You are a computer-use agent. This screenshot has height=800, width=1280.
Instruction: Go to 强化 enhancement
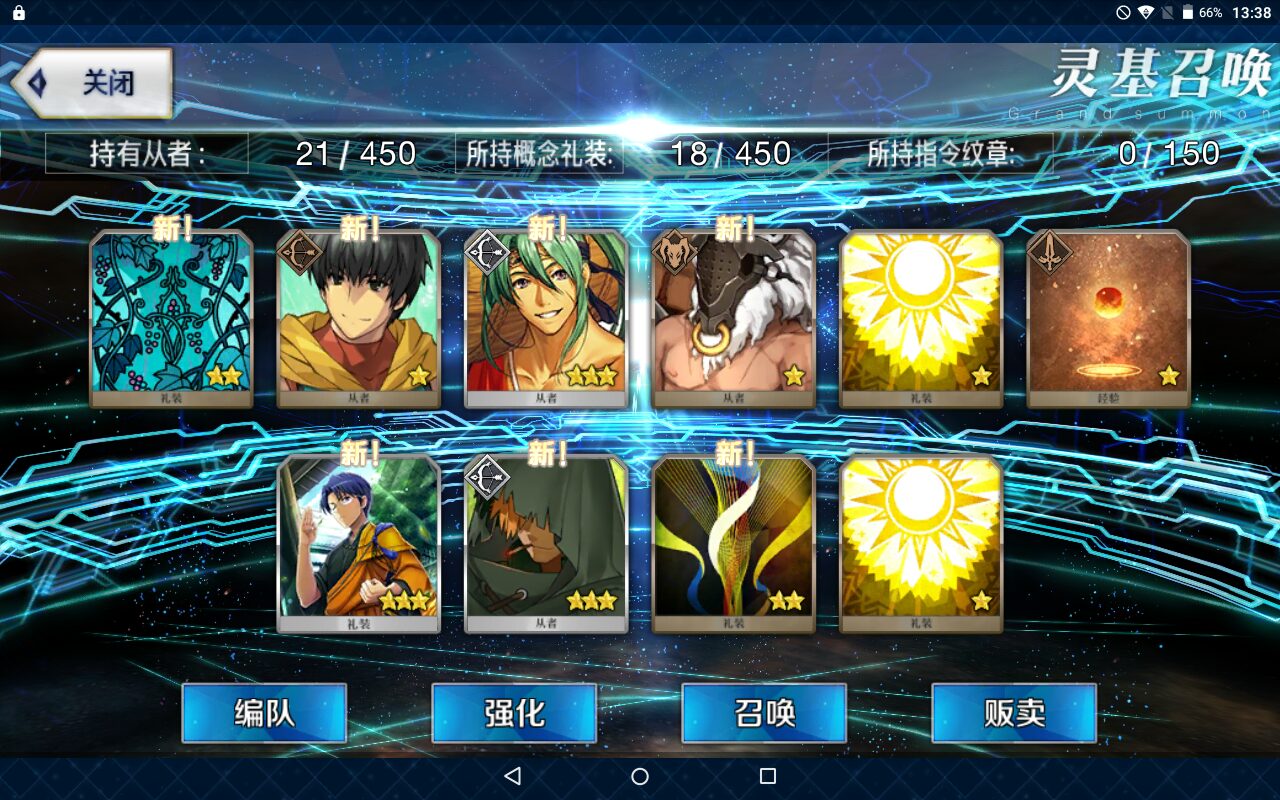(x=514, y=713)
